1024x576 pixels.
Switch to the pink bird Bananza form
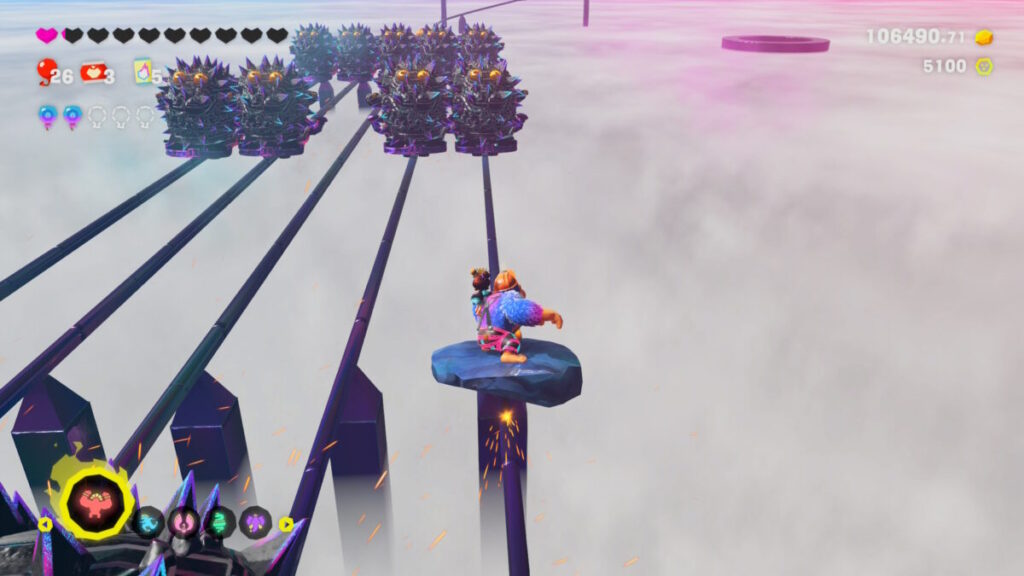point(184,522)
